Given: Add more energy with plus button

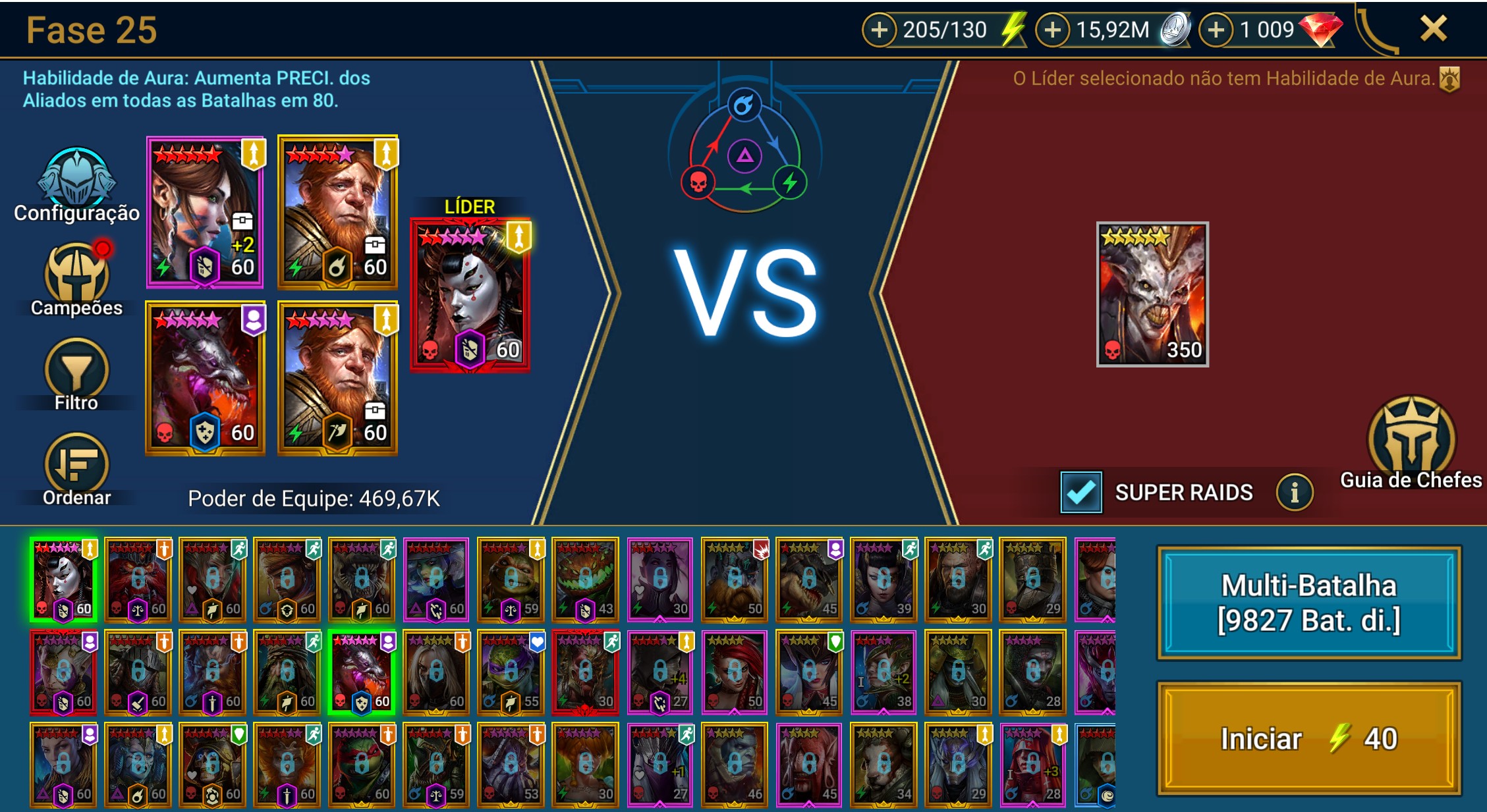Looking at the screenshot, I should pos(880,30).
